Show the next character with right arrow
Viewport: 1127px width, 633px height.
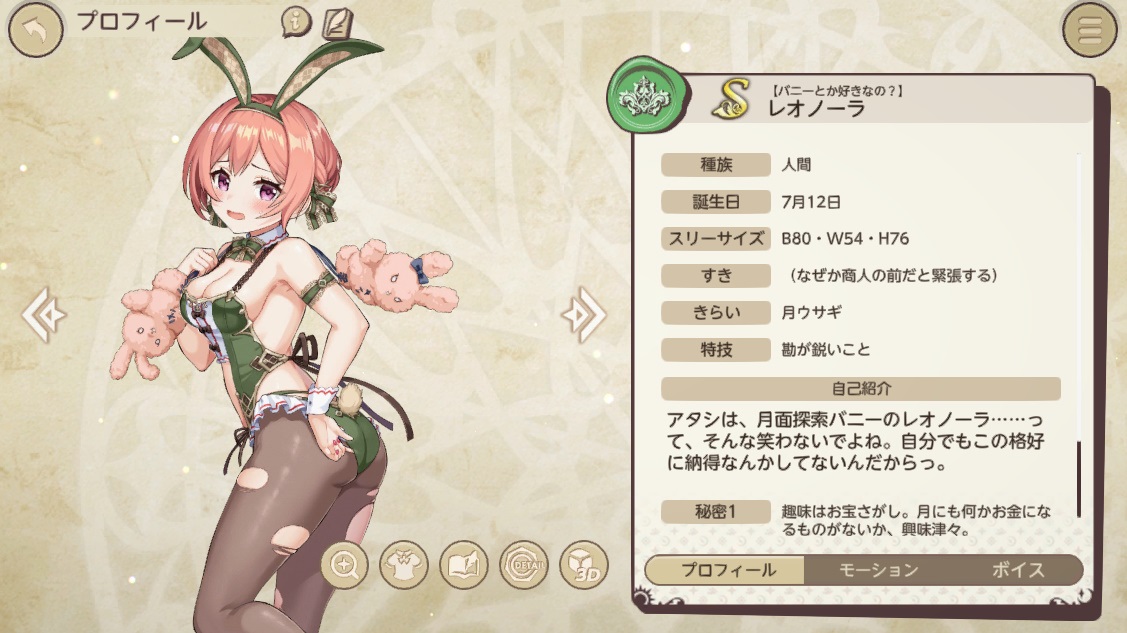click(582, 315)
